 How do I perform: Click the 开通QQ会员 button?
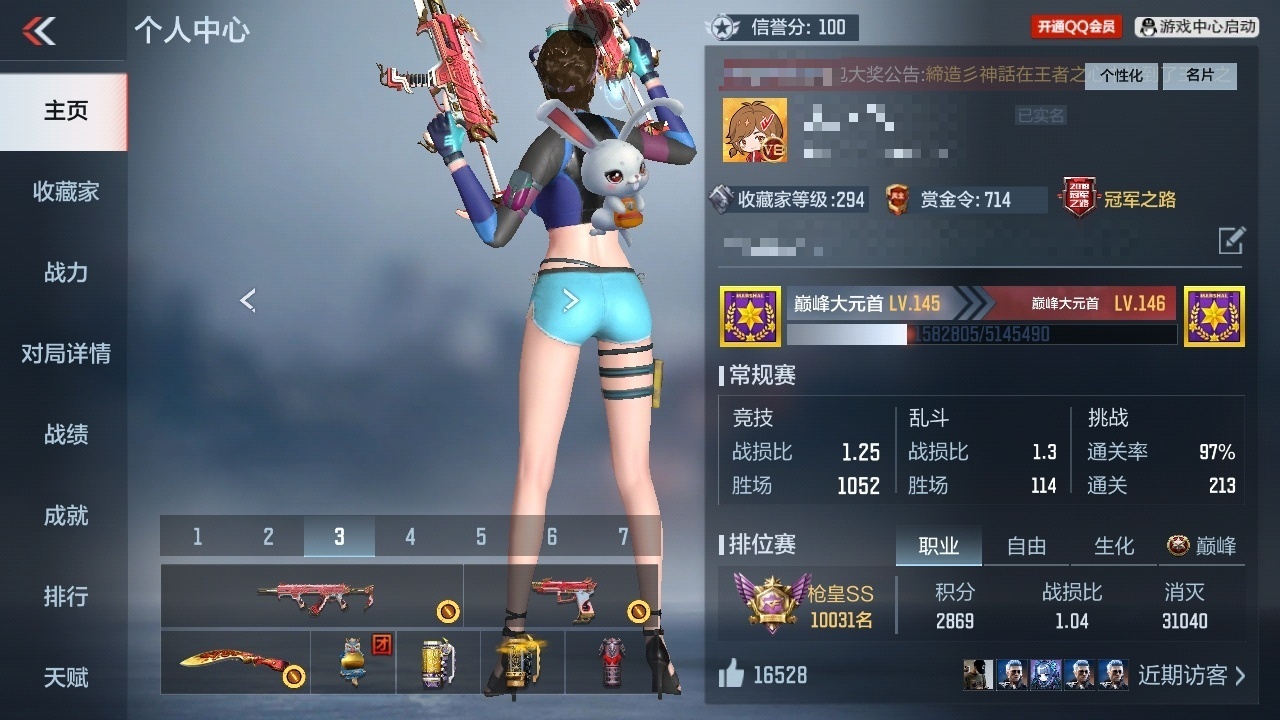pos(1076,27)
